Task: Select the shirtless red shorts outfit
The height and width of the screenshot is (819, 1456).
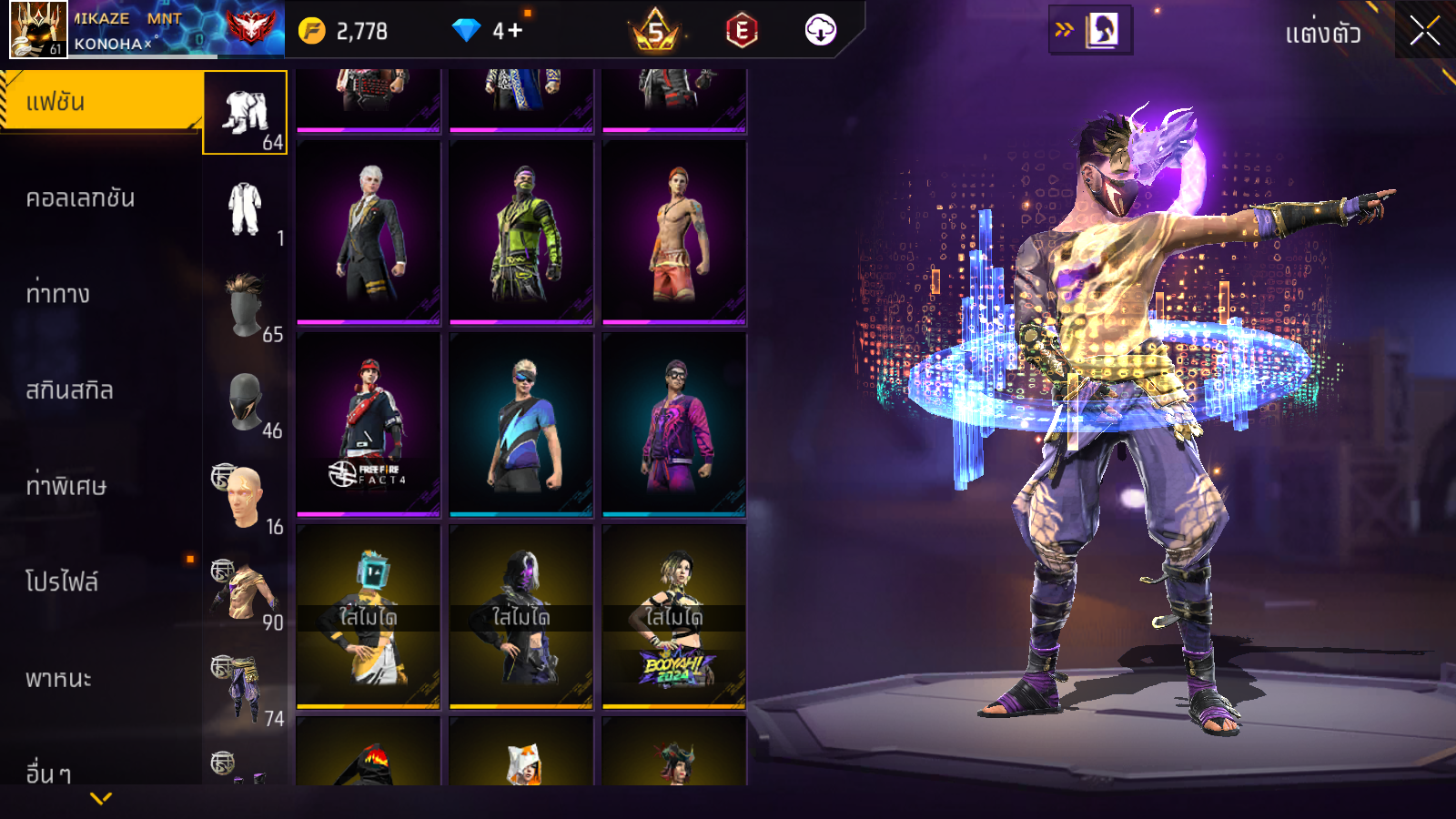Action: pyautogui.click(x=674, y=233)
